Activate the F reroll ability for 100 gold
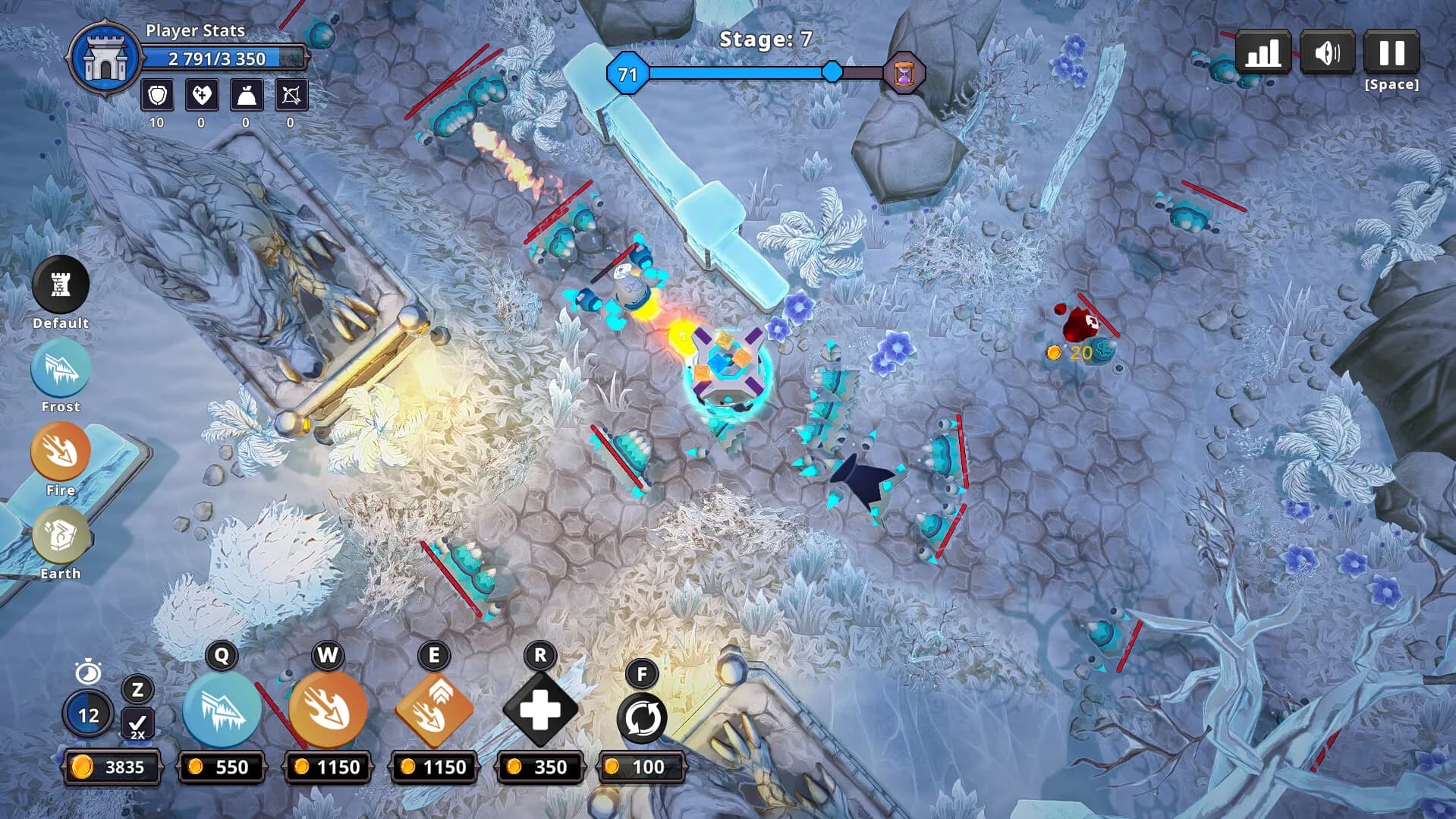Viewport: 1456px width, 819px height. point(642,717)
